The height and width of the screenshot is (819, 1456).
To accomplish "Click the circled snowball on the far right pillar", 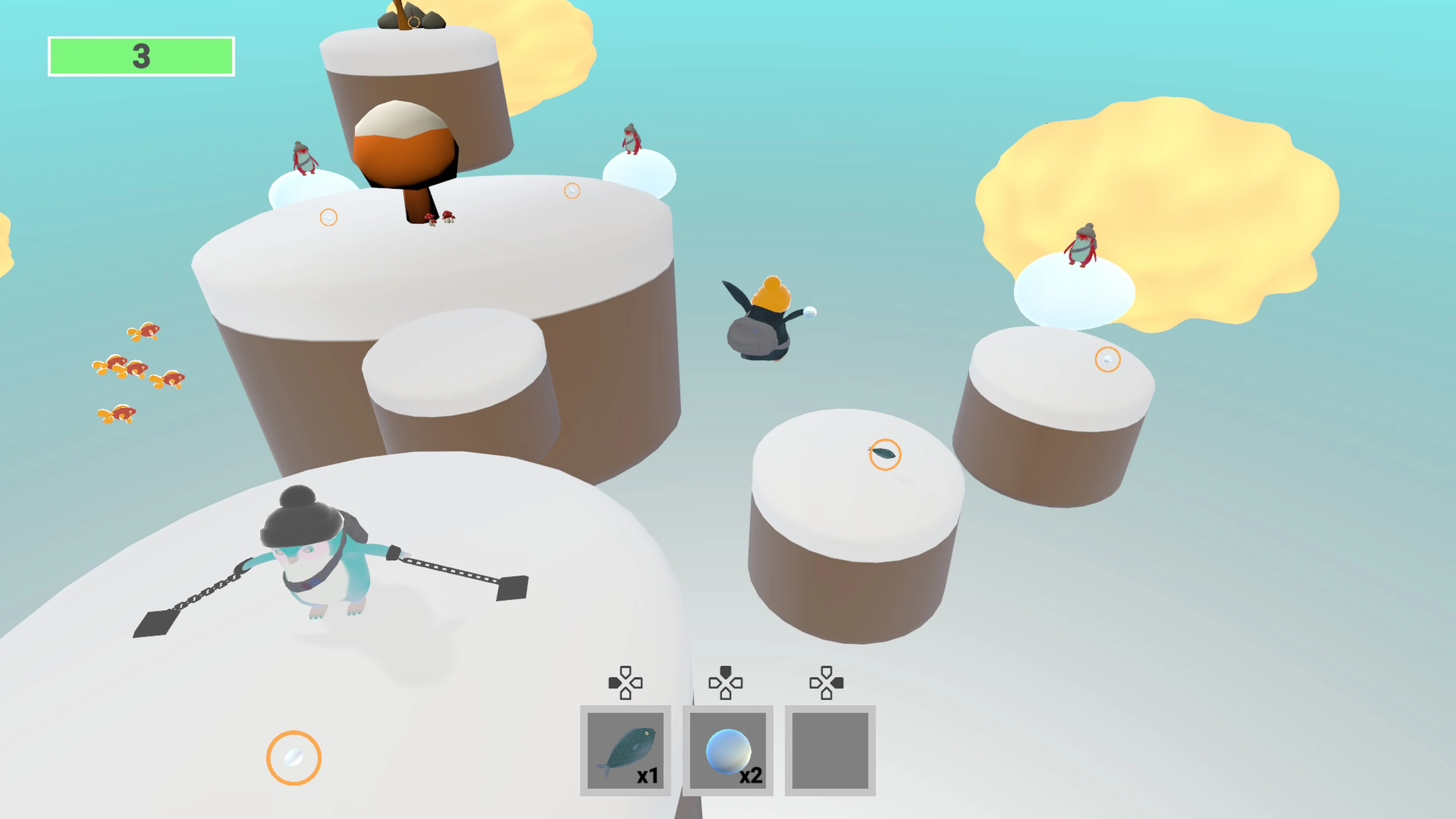I will pos(1108,359).
